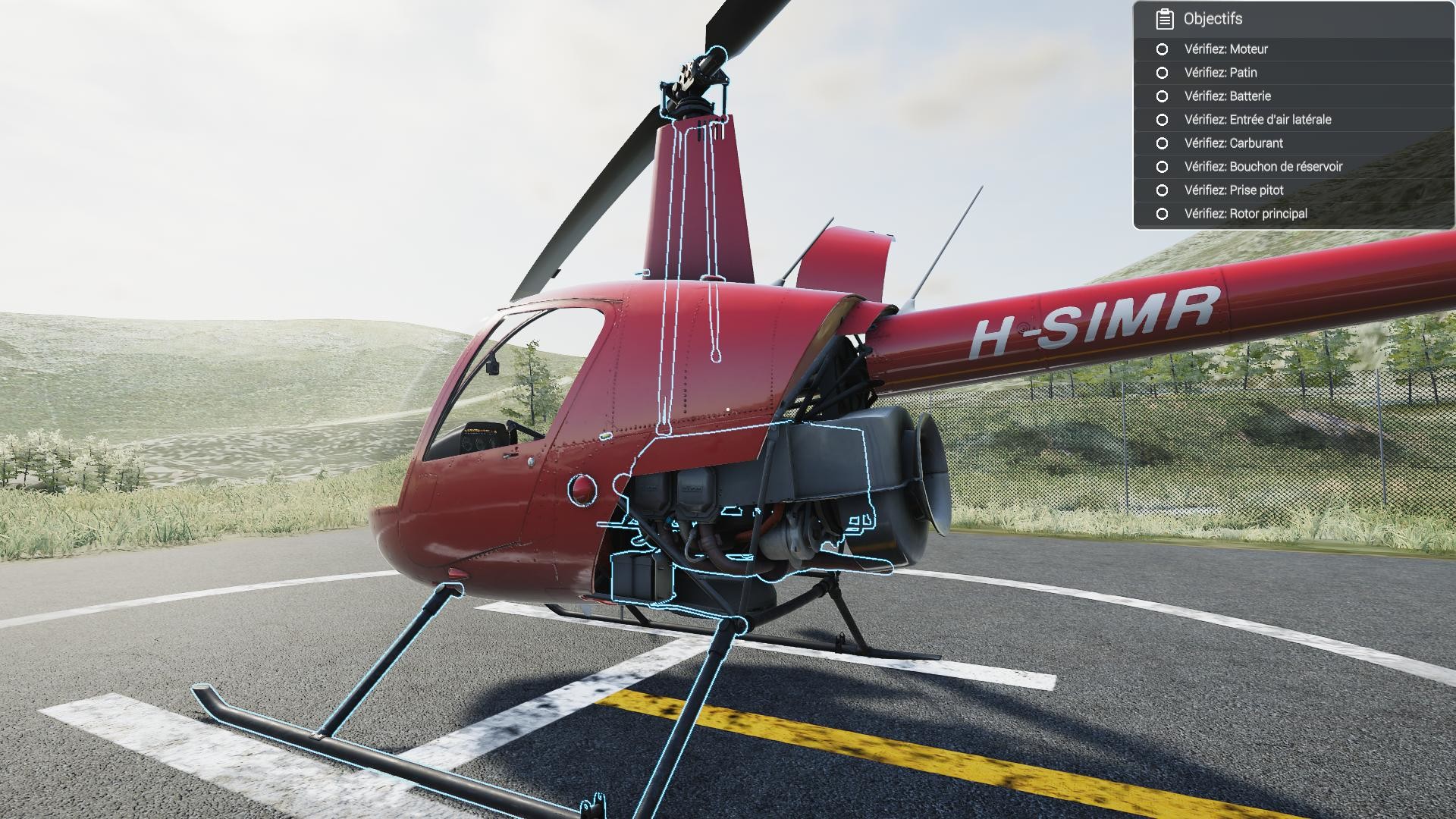Check off the Vérifiez: Patin objective
Image resolution: width=1456 pixels, height=819 pixels.
(1163, 73)
